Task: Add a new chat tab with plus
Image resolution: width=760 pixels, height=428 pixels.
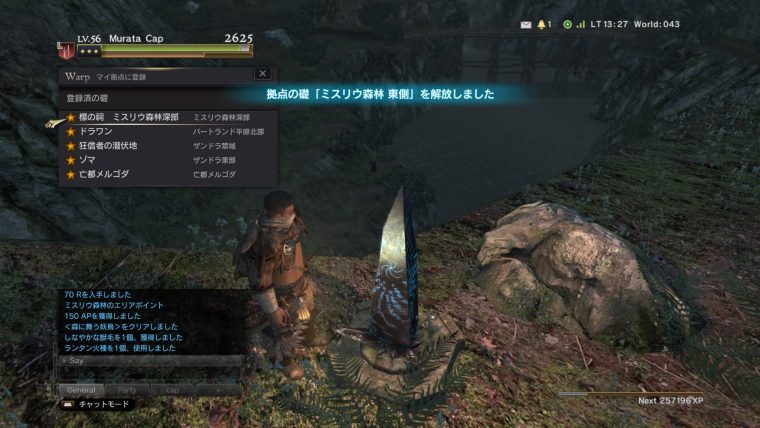Action: tap(219, 389)
